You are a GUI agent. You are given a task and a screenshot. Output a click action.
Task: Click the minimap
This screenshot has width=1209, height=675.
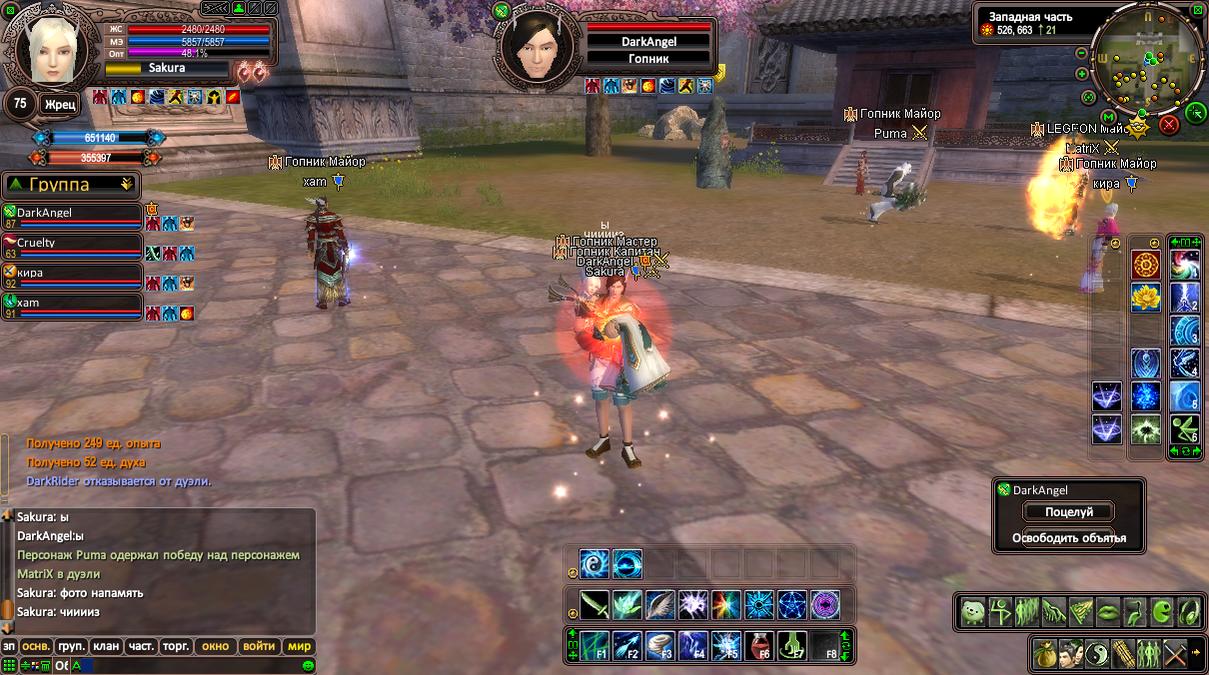(x=1146, y=63)
